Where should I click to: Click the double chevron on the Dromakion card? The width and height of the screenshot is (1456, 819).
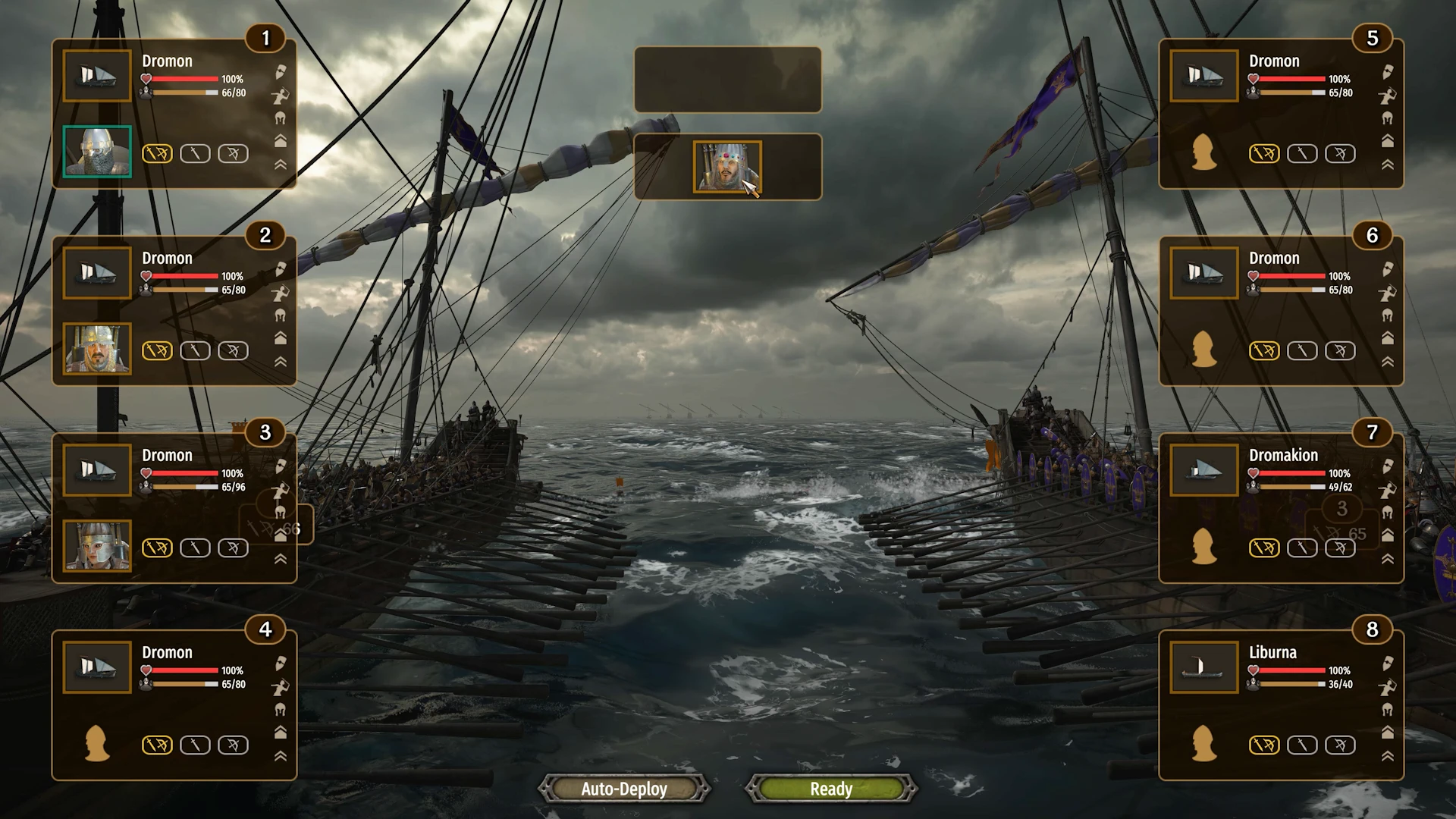[x=1387, y=559]
